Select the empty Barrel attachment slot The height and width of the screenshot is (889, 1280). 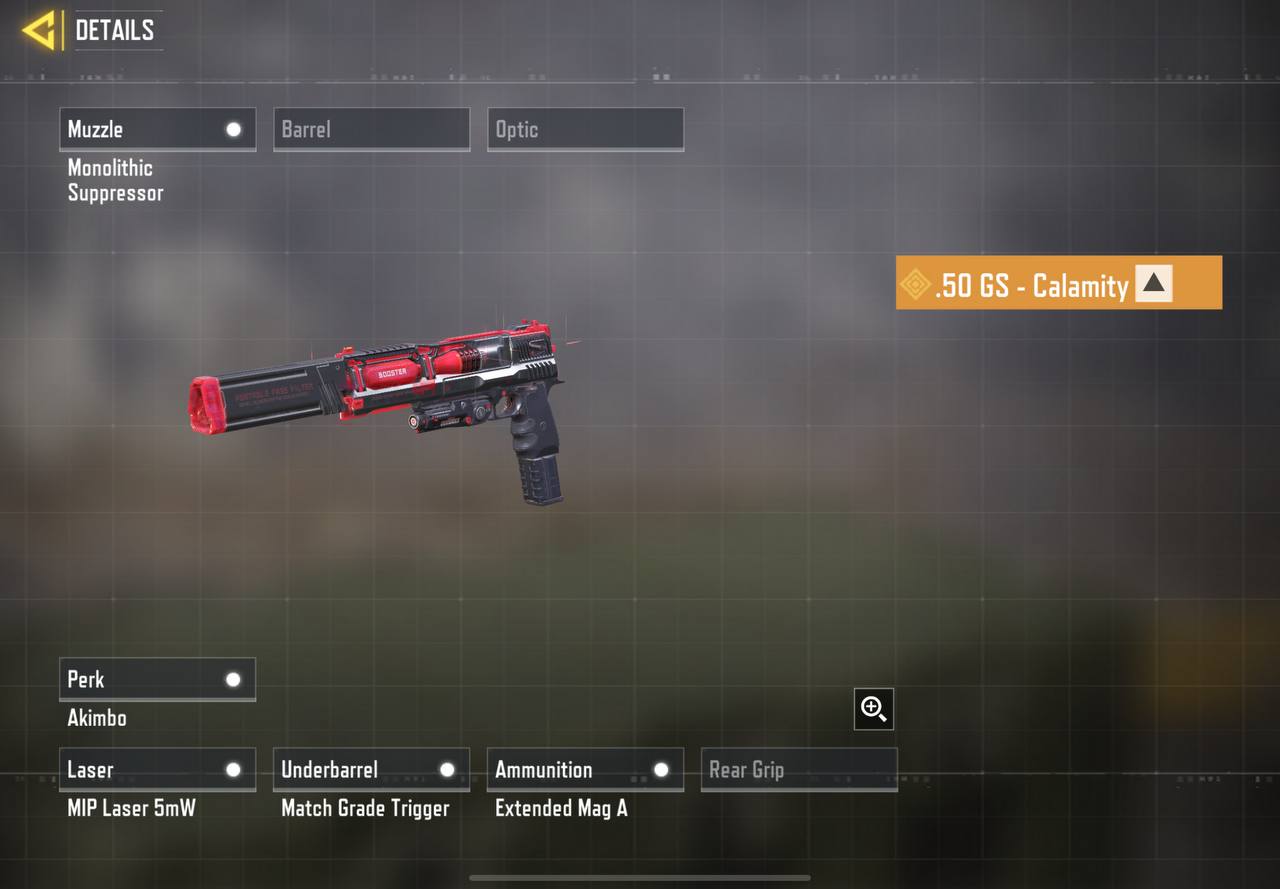pos(371,129)
